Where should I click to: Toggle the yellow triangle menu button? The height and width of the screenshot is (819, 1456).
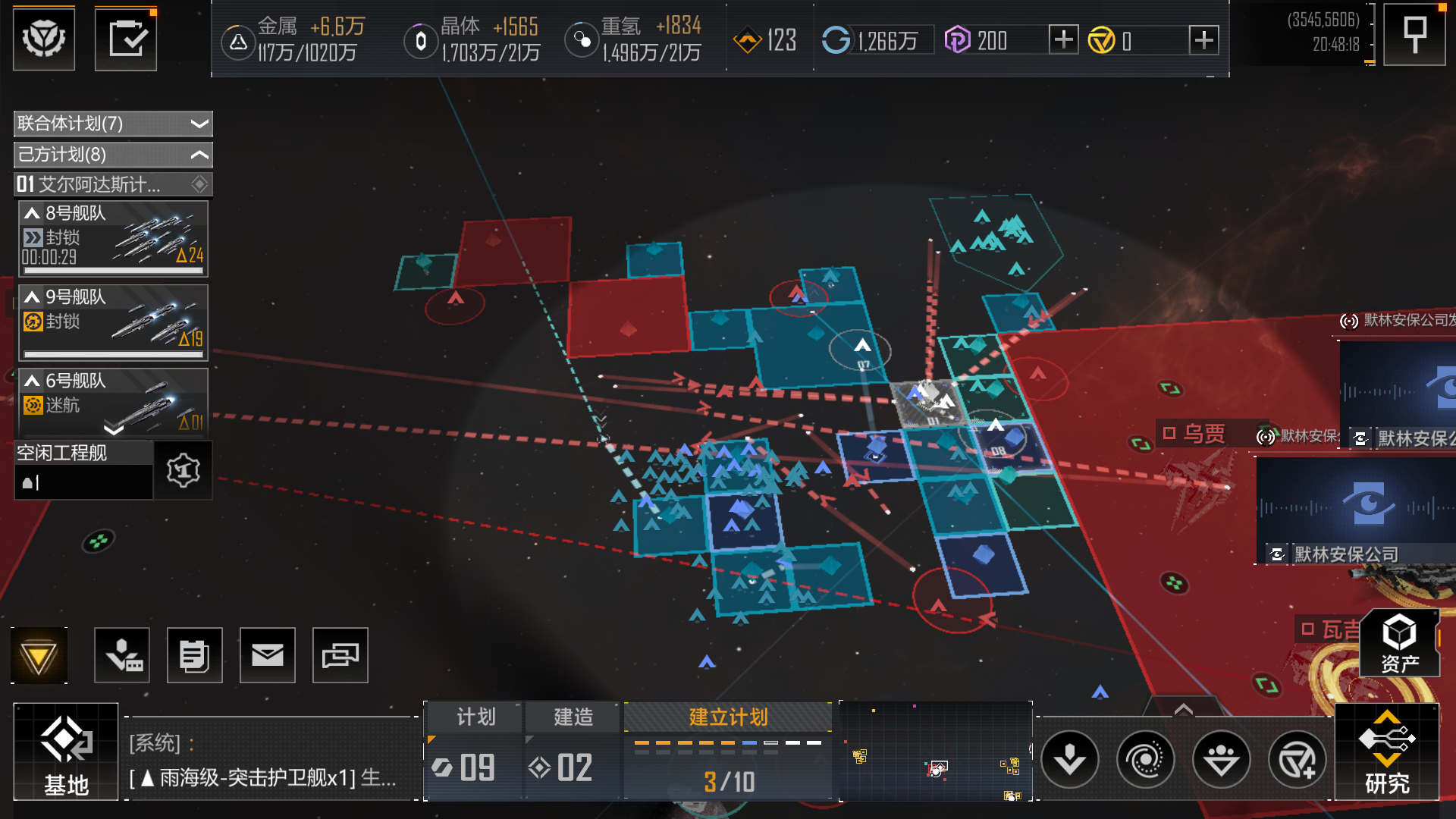click(x=39, y=656)
